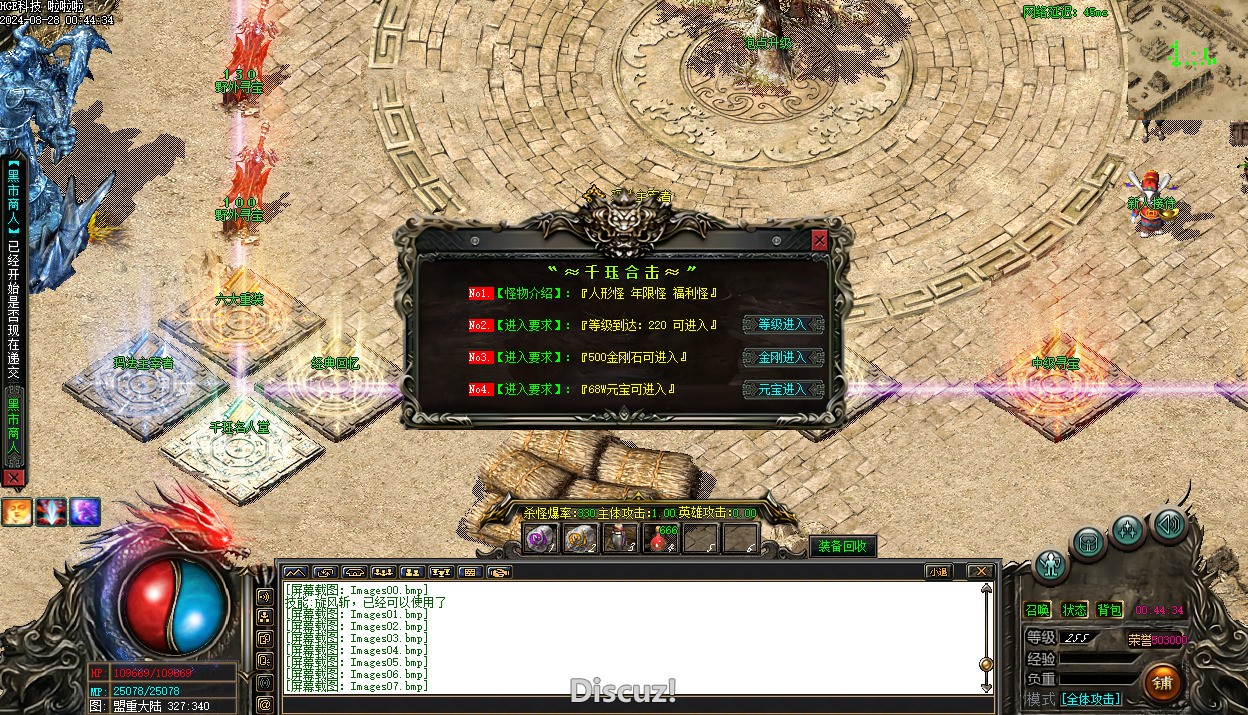The image size is (1248, 715).
Task: Click the 小退 logout button
Action: [938, 572]
